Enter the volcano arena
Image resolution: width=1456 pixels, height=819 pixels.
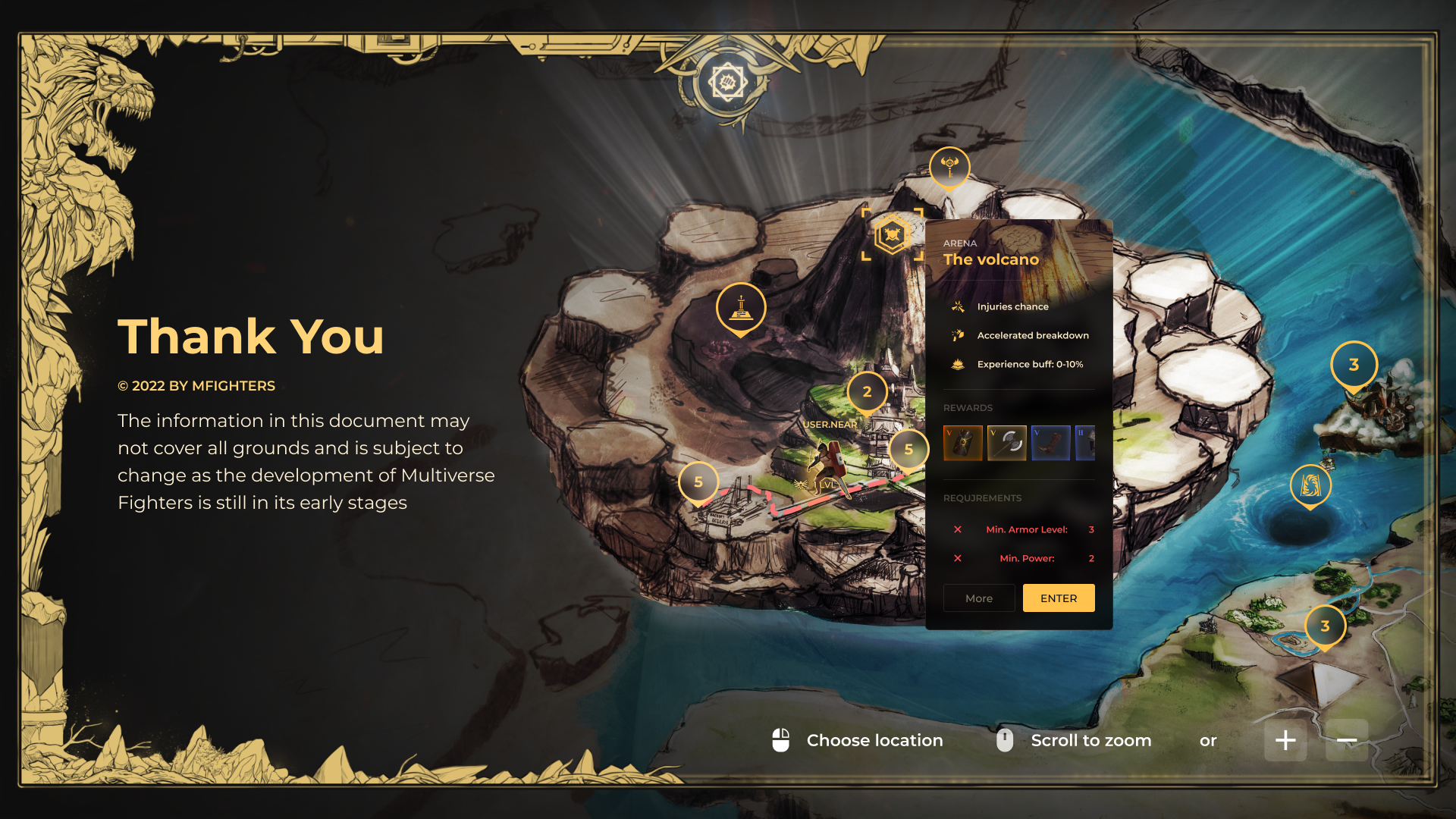pyautogui.click(x=1058, y=598)
